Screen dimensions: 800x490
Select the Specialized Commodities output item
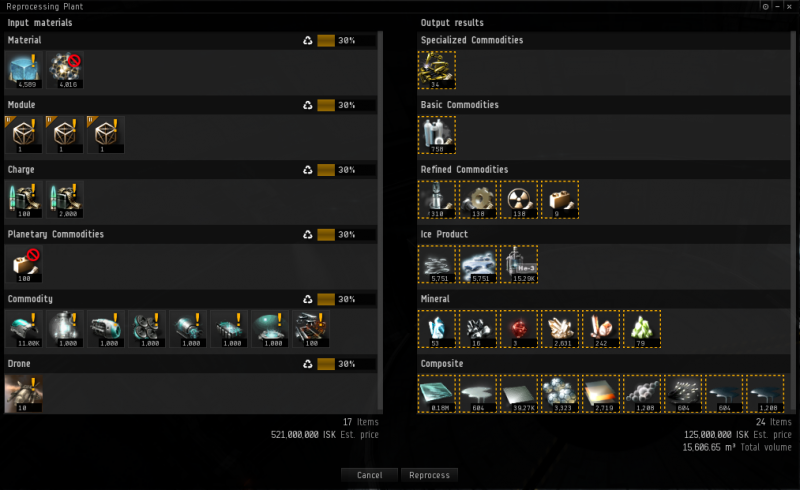click(436, 70)
